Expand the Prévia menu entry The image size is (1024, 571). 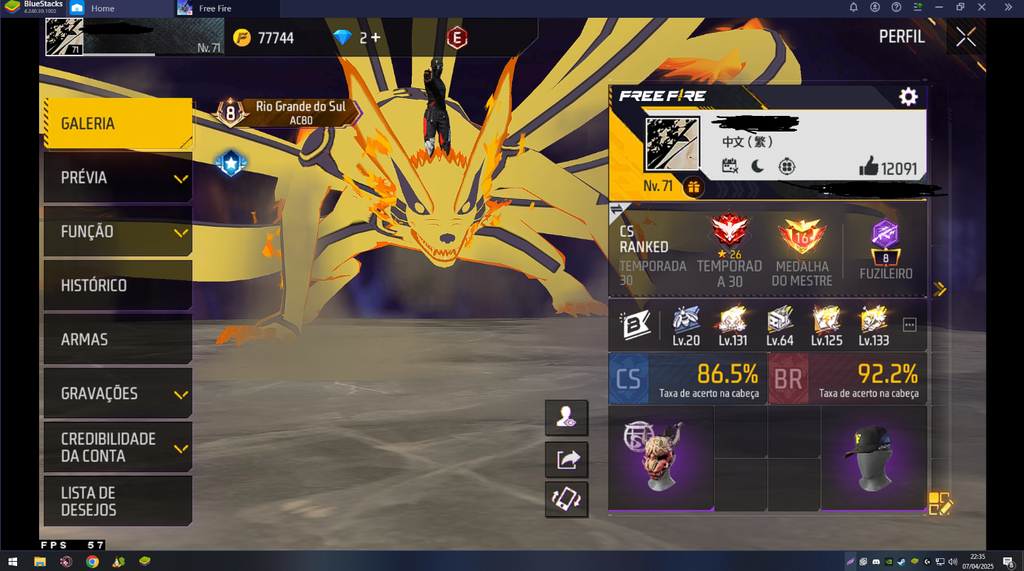click(116, 178)
